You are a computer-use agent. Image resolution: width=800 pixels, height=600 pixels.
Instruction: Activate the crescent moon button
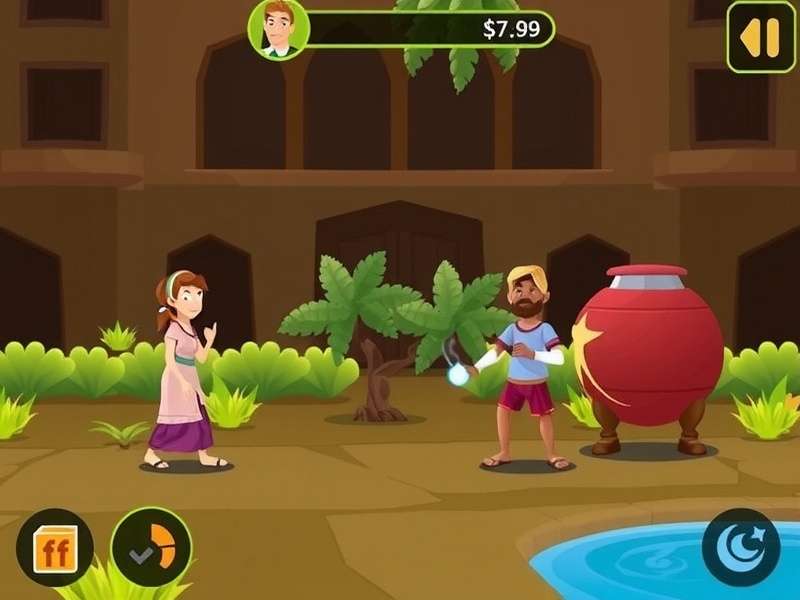pyautogui.click(x=741, y=547)
